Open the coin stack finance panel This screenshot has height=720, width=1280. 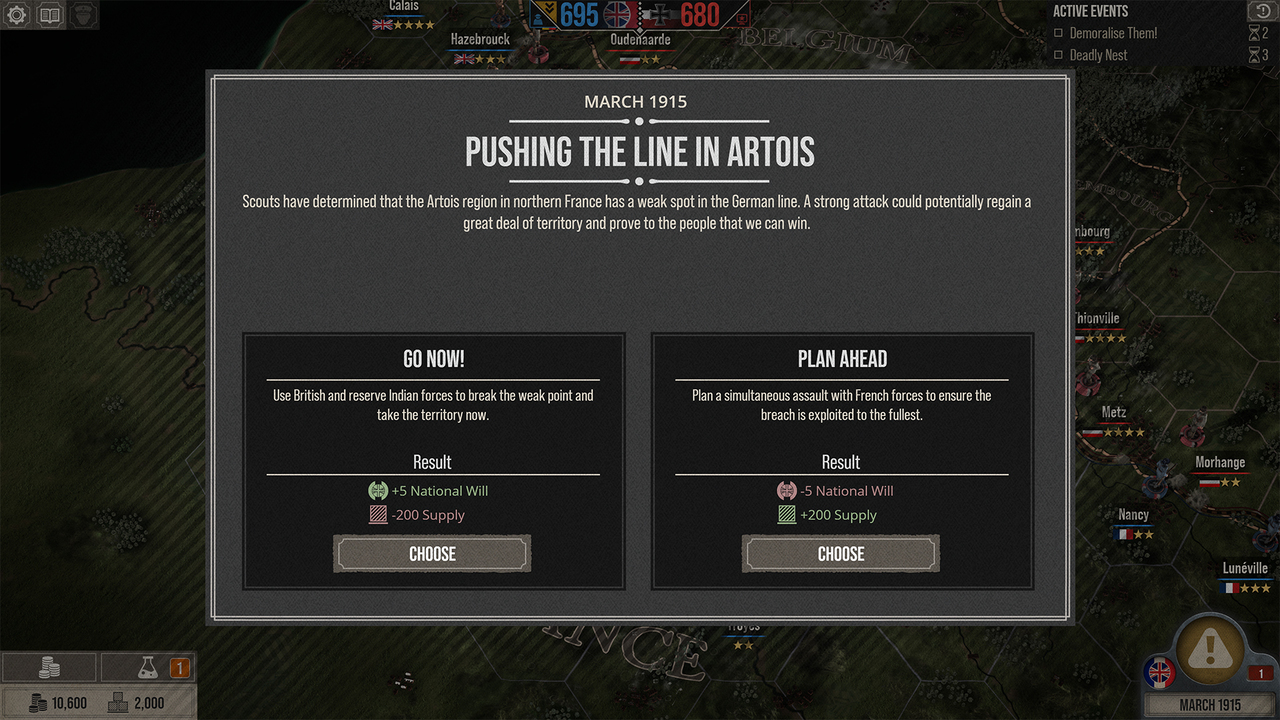tap(49, 668)
